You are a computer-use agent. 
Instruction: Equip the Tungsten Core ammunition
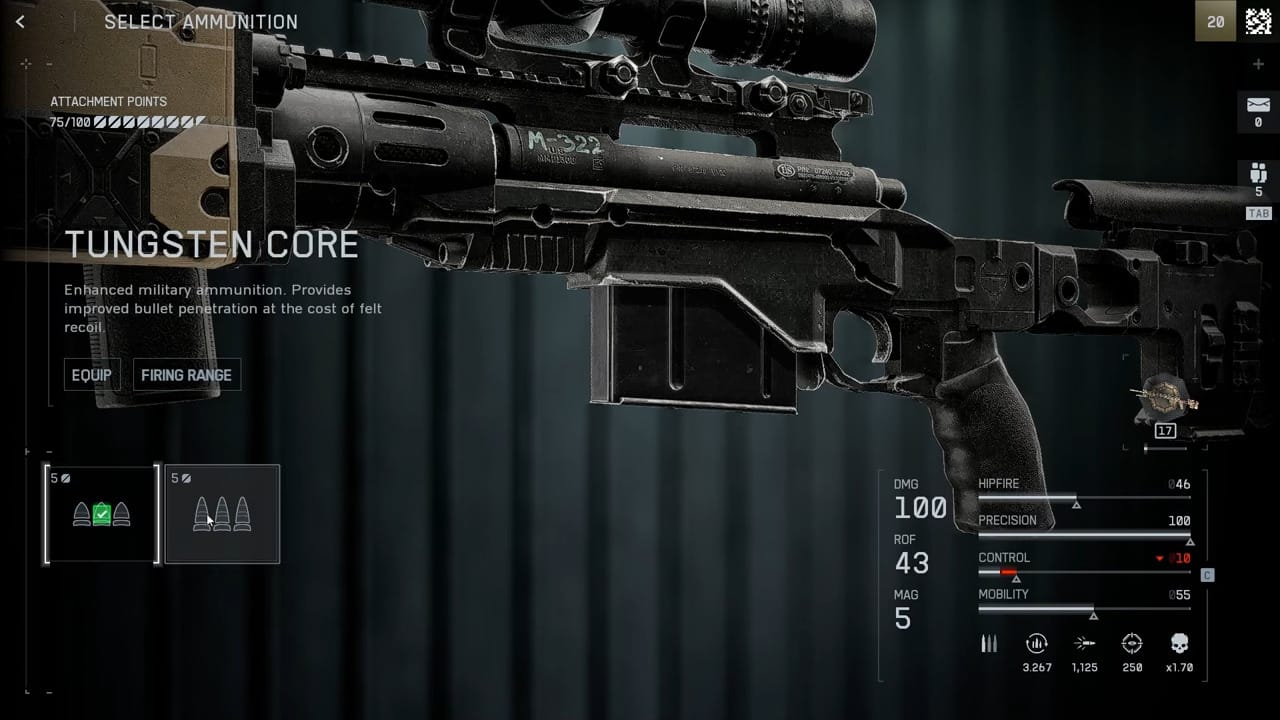click(91, 375)
